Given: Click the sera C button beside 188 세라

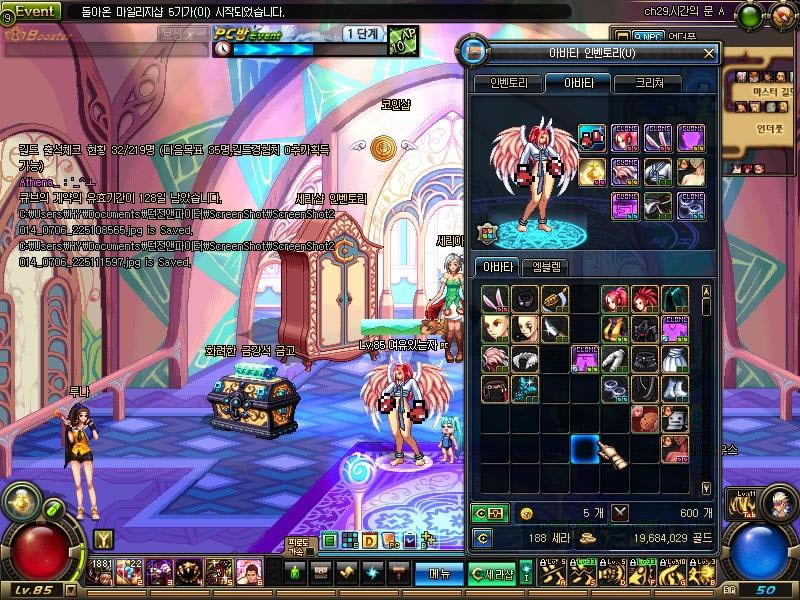Looking at the screenshot, I should (482, 538).
